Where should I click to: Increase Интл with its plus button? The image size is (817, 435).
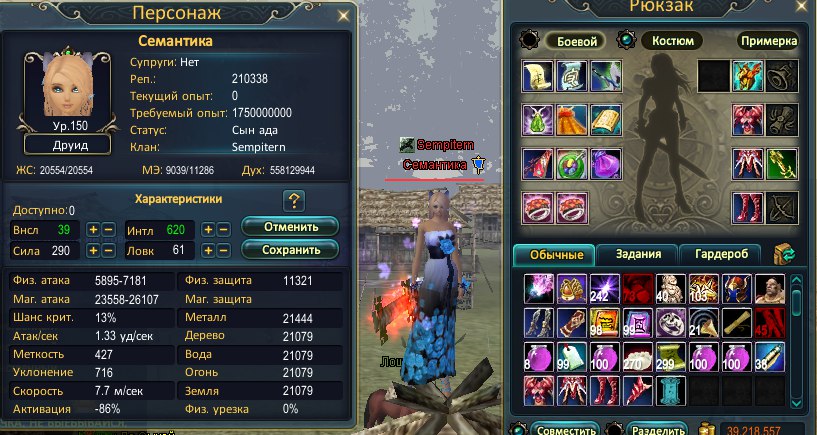click(x=210, y=229)
